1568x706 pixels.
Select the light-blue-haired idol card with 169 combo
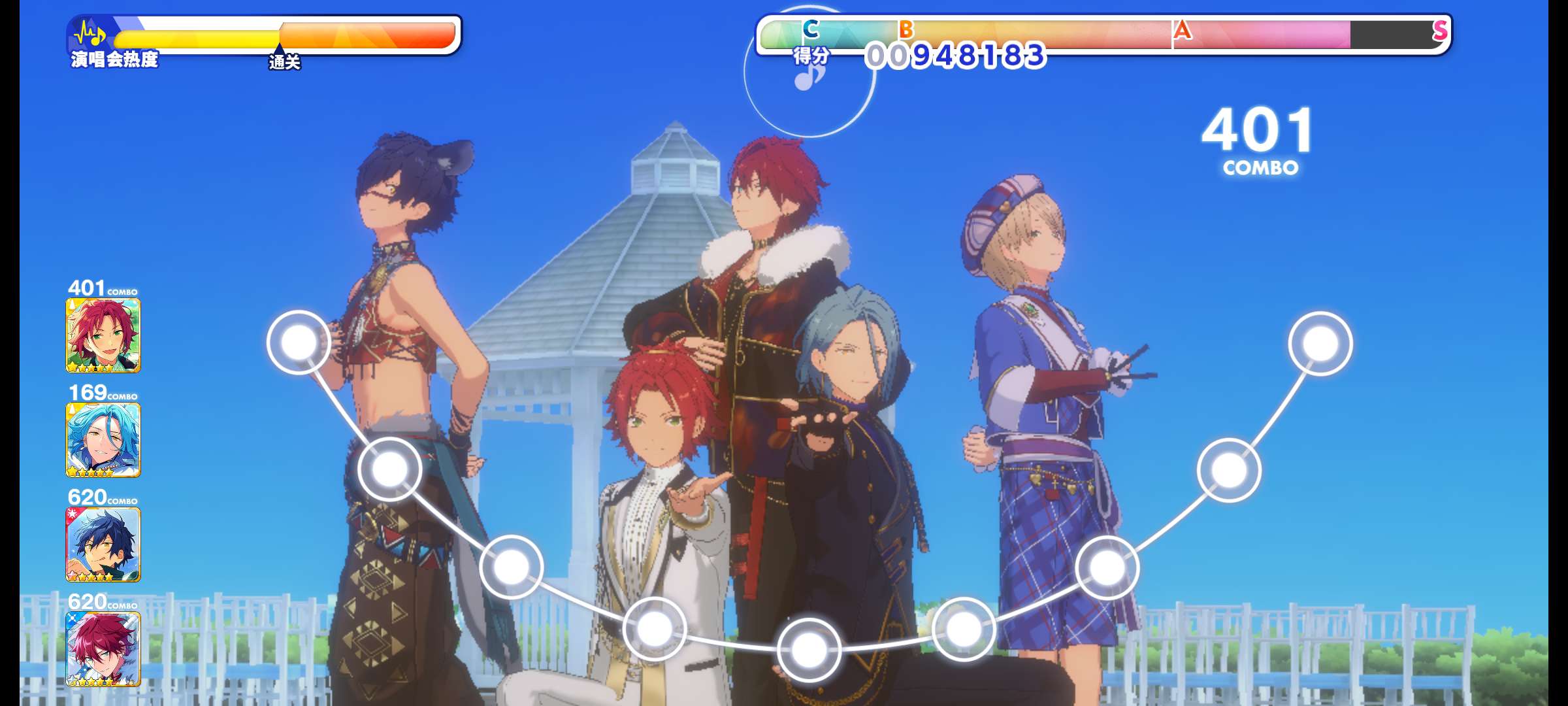pyautogui.click(x=103, y=440)
